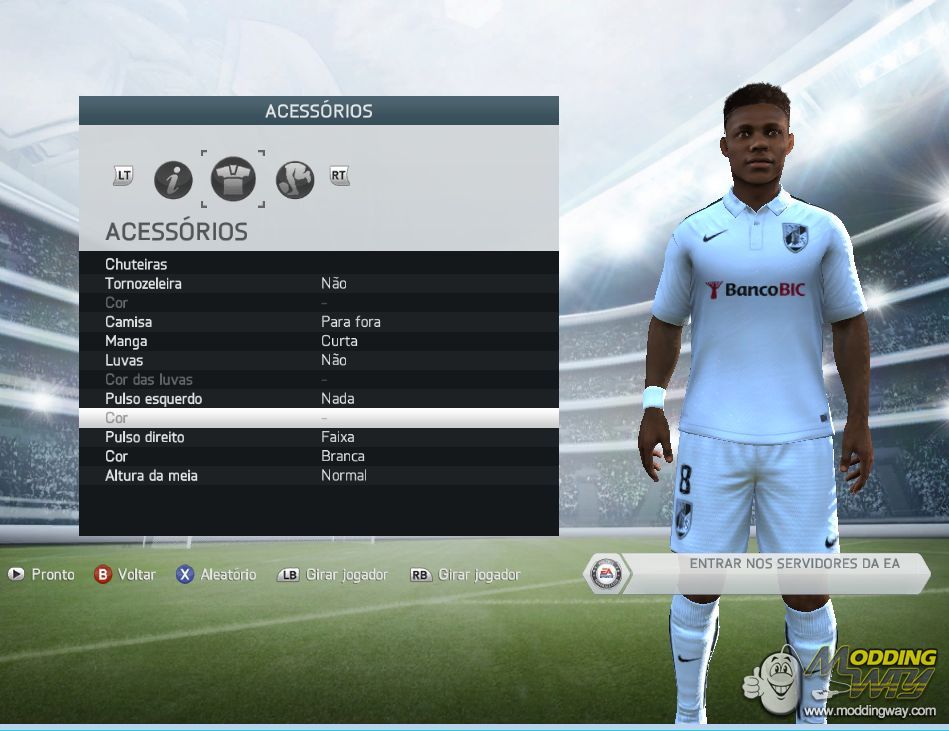Go back with Voltar

125,574
